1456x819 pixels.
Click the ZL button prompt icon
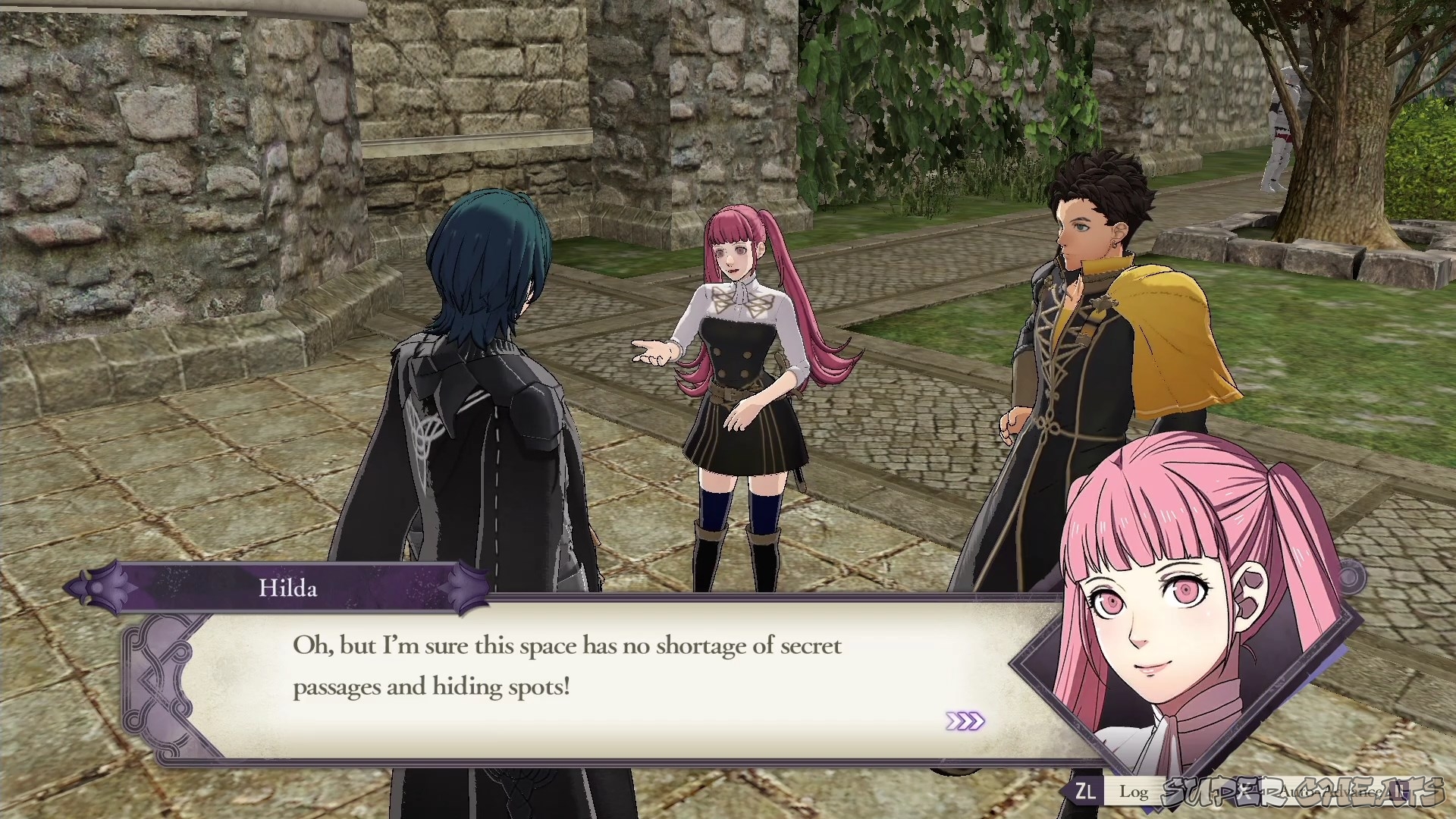[1084, 792]
